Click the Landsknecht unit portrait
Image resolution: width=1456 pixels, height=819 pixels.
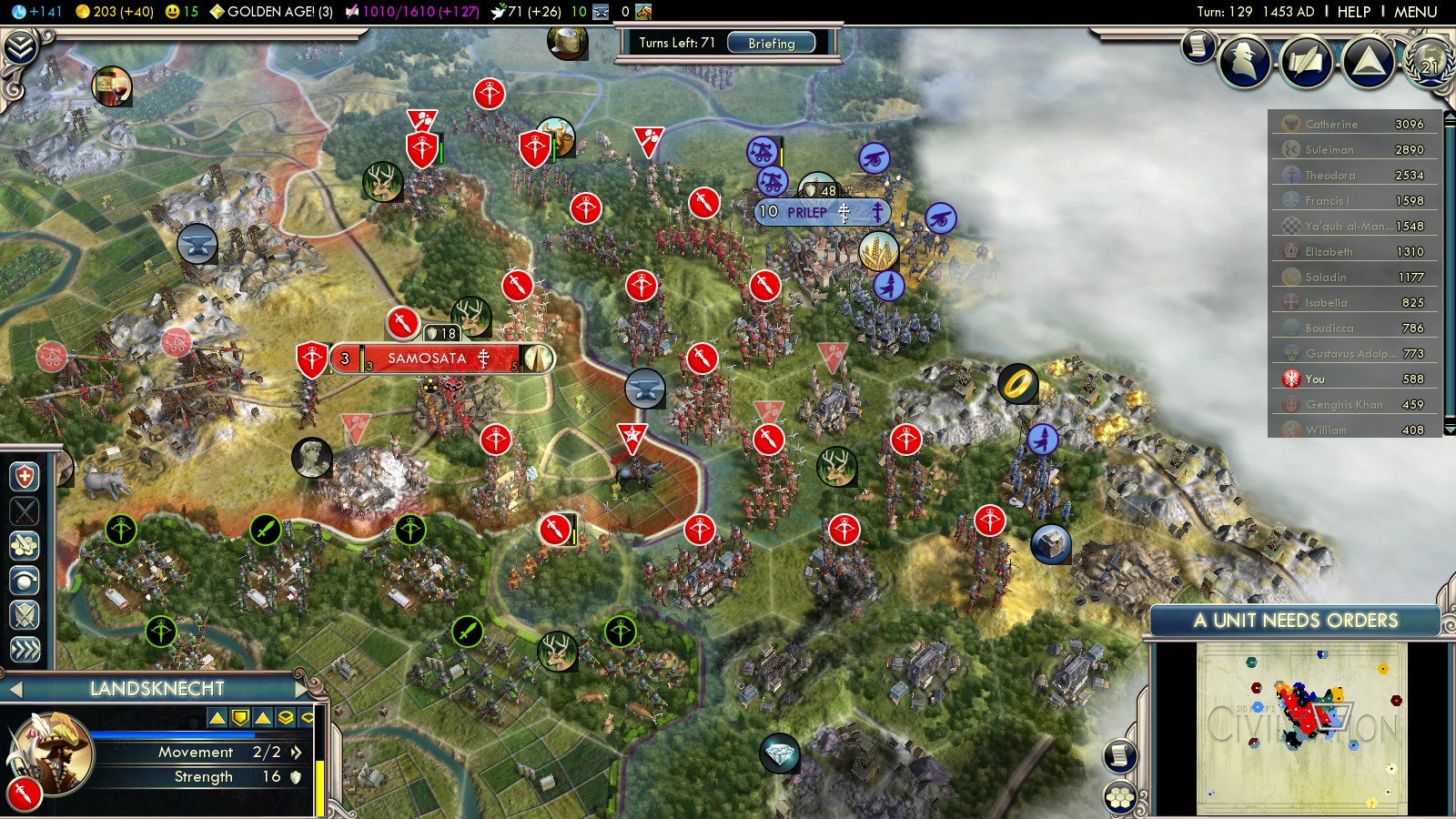tap(52, 753)
